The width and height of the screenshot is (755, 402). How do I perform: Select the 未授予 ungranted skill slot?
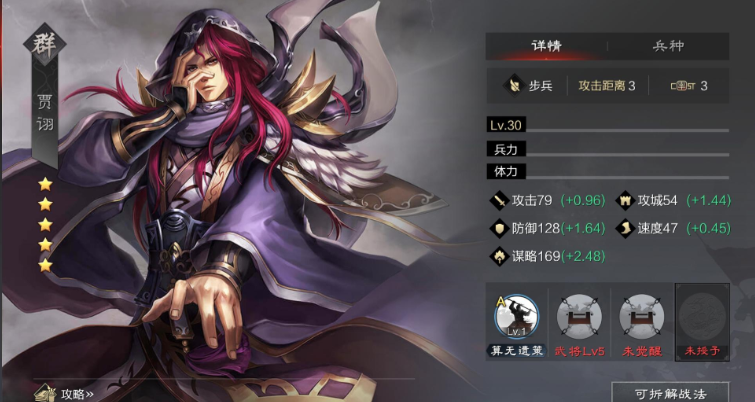pyautogui.click(x=702, y=316)
